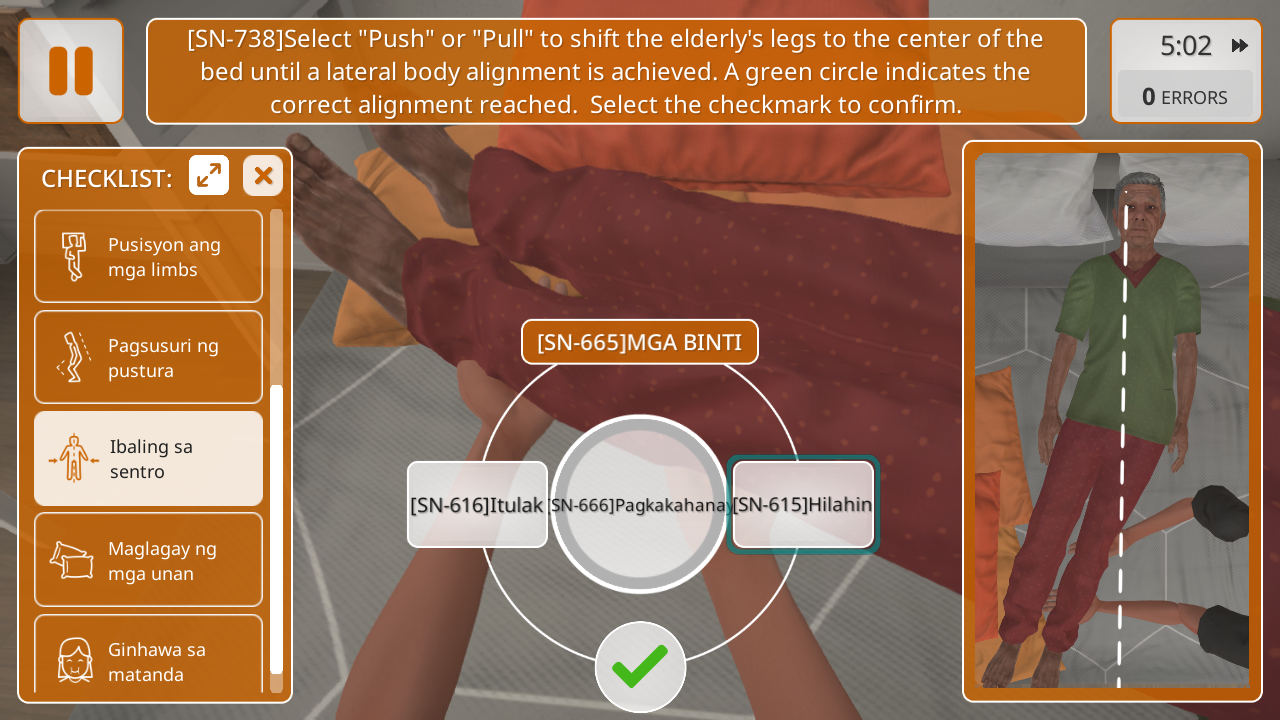Fast-forward using the arrows beside the timer
This screenshot has width=1280, height=720.
(x=1240, y=46)
